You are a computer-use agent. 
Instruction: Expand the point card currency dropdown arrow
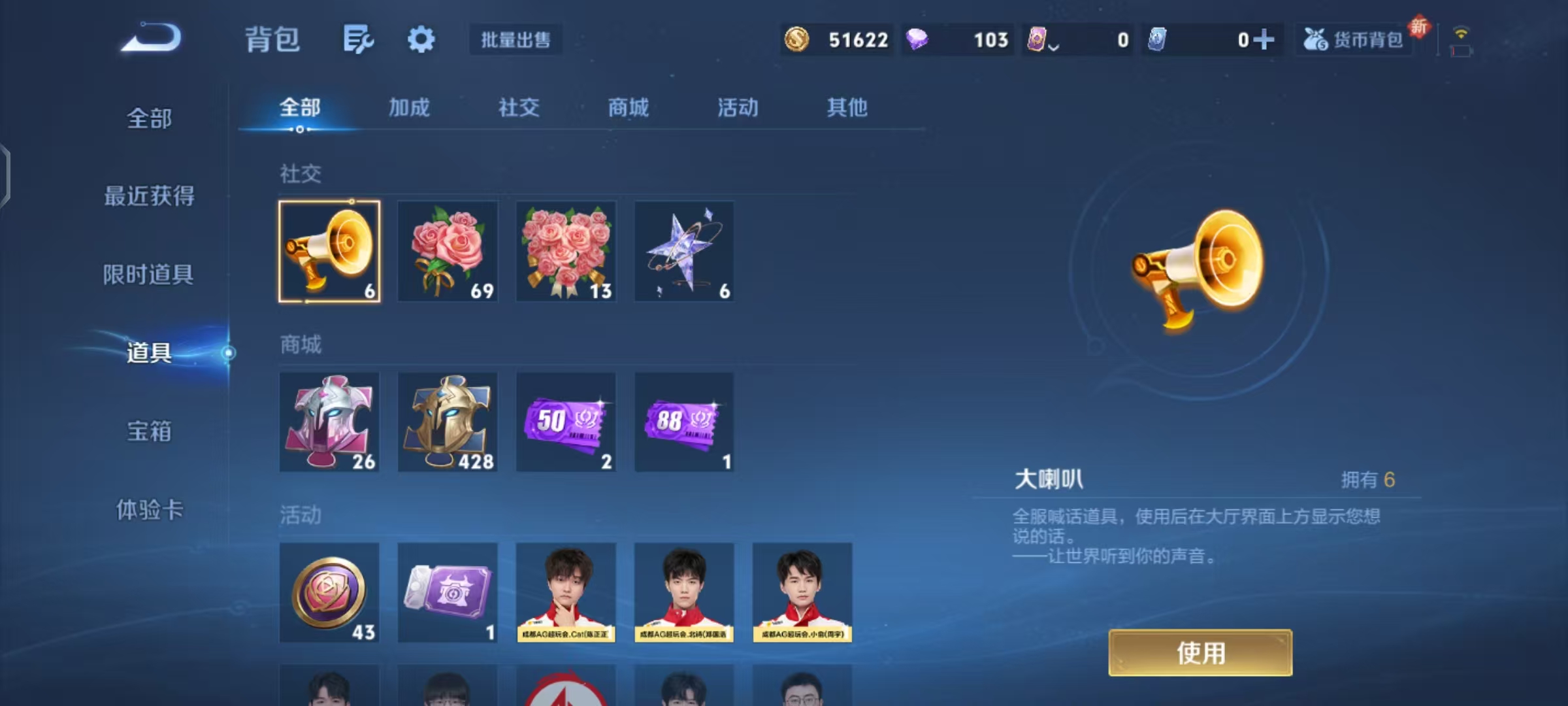tap(1053, 44)
